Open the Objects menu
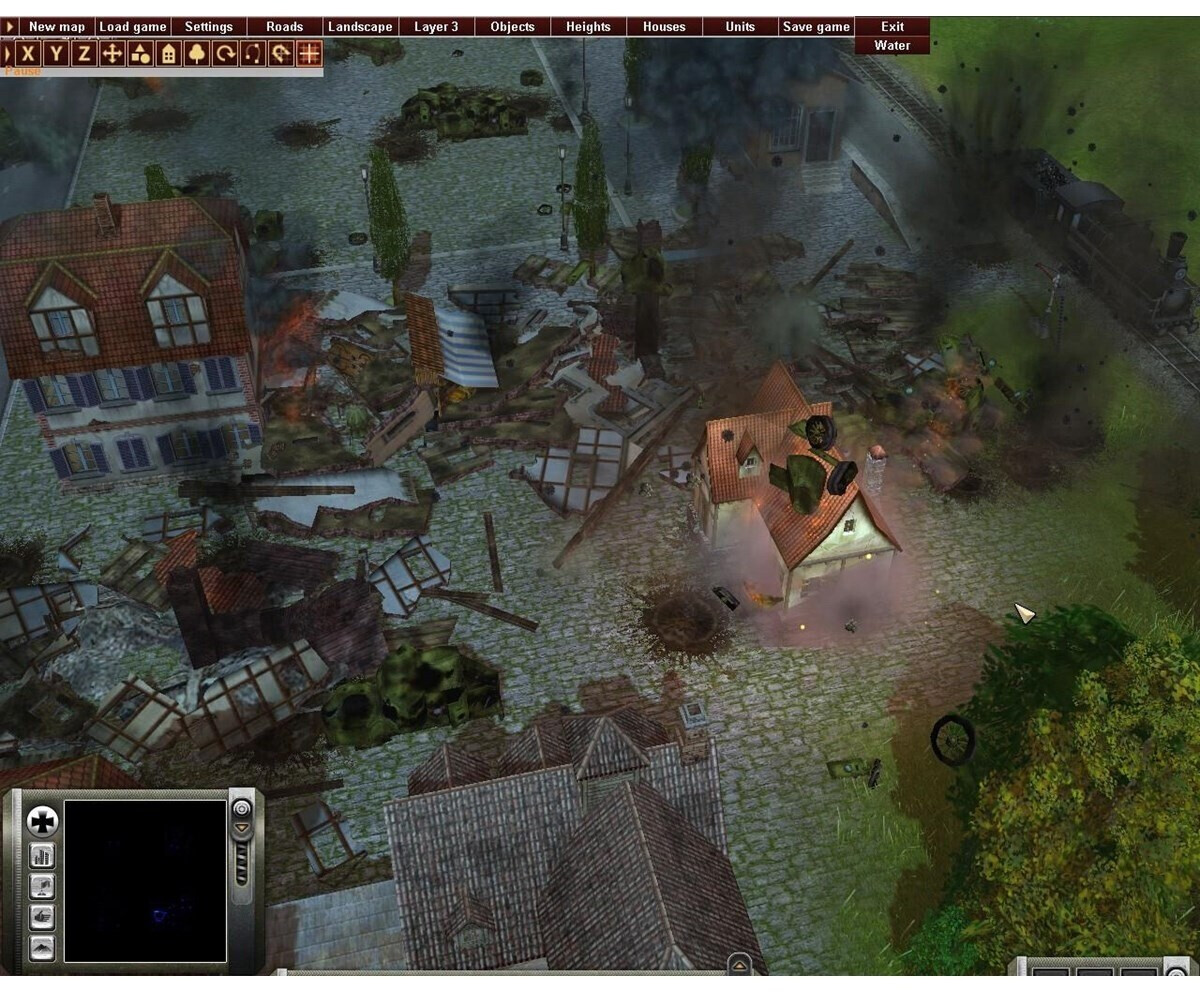1200x992 pixels. click(512, 27)
